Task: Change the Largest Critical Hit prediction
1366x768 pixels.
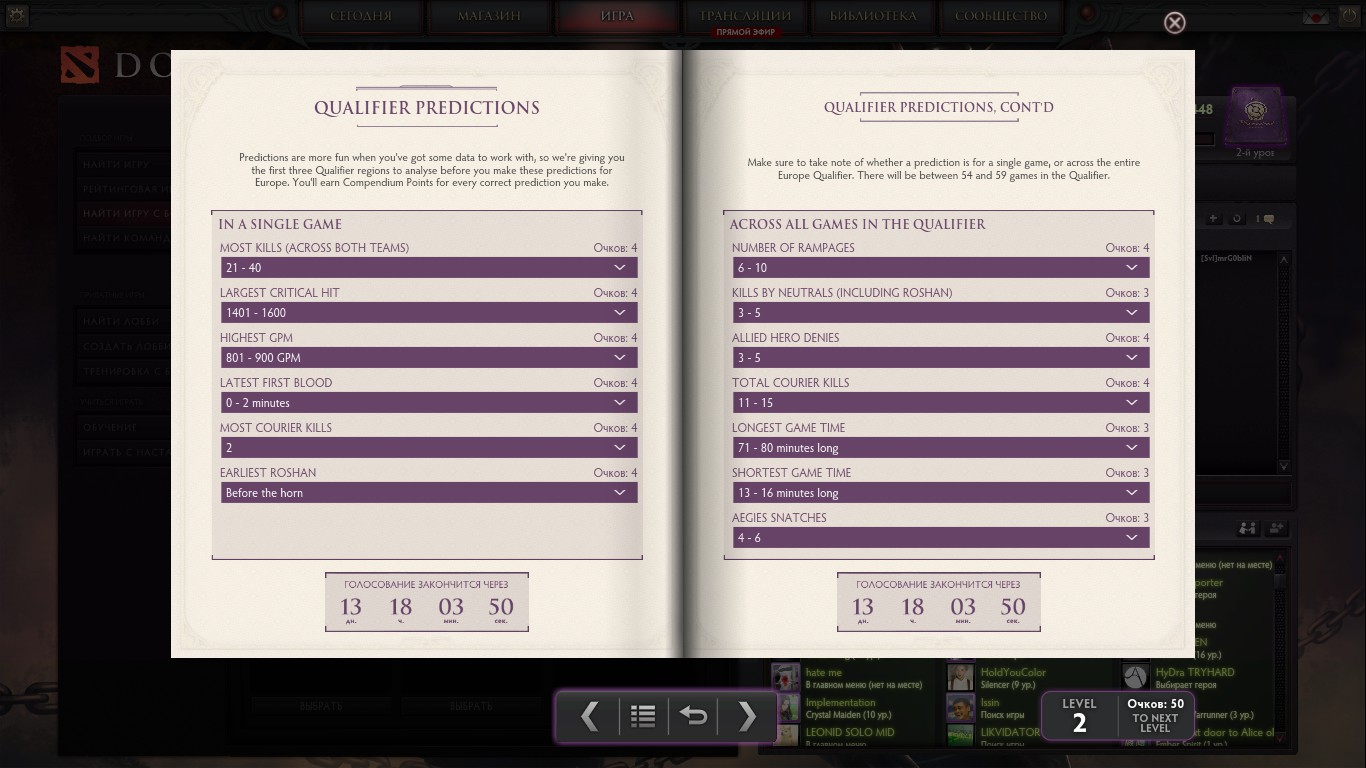Action: click(429, 313)
